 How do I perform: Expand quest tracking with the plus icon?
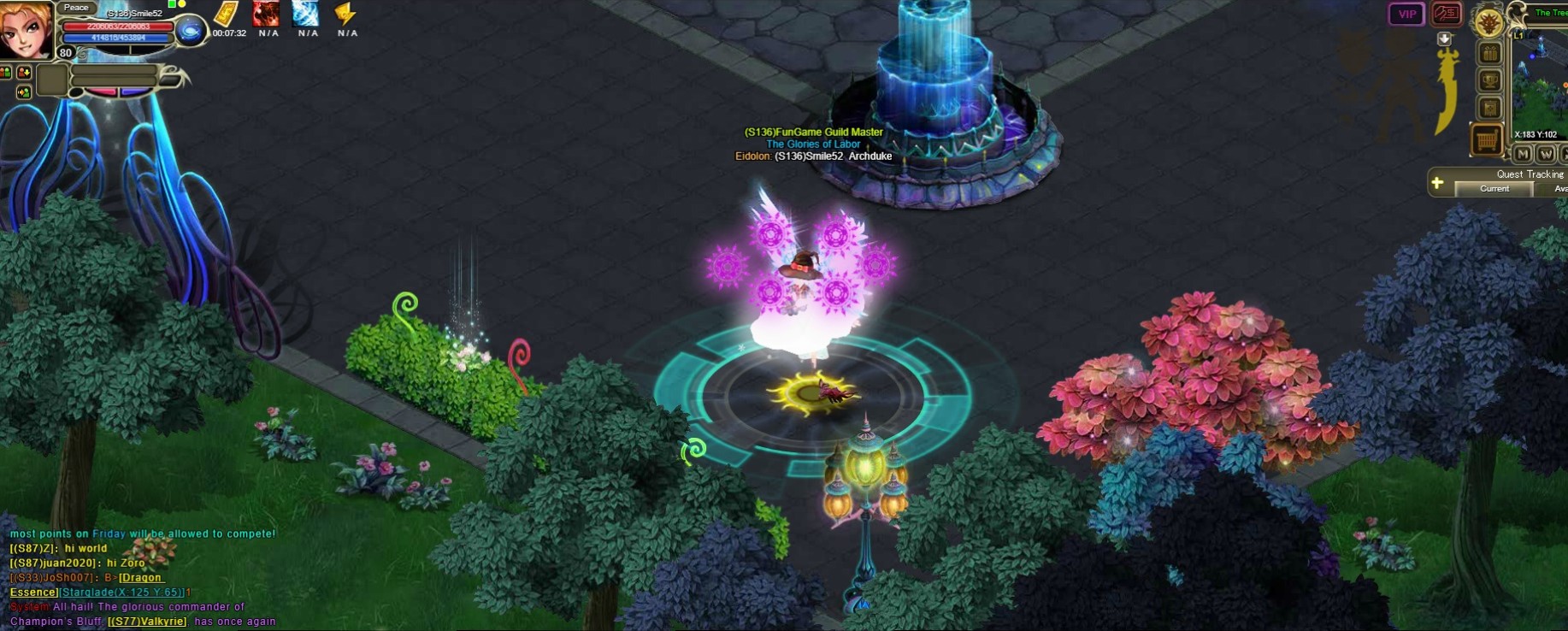1438,182
